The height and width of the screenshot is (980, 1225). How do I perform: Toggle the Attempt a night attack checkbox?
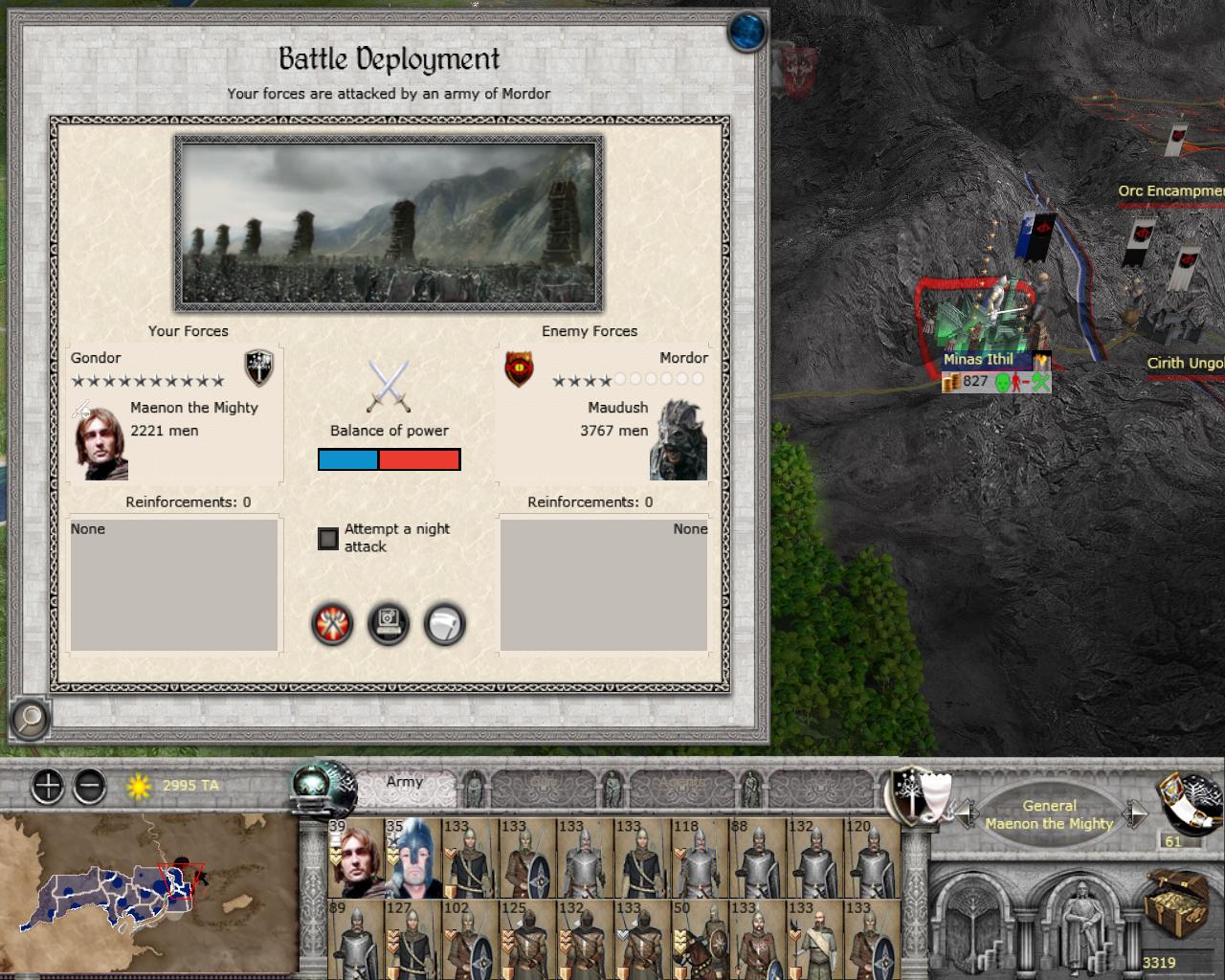(x=328, y=539)
